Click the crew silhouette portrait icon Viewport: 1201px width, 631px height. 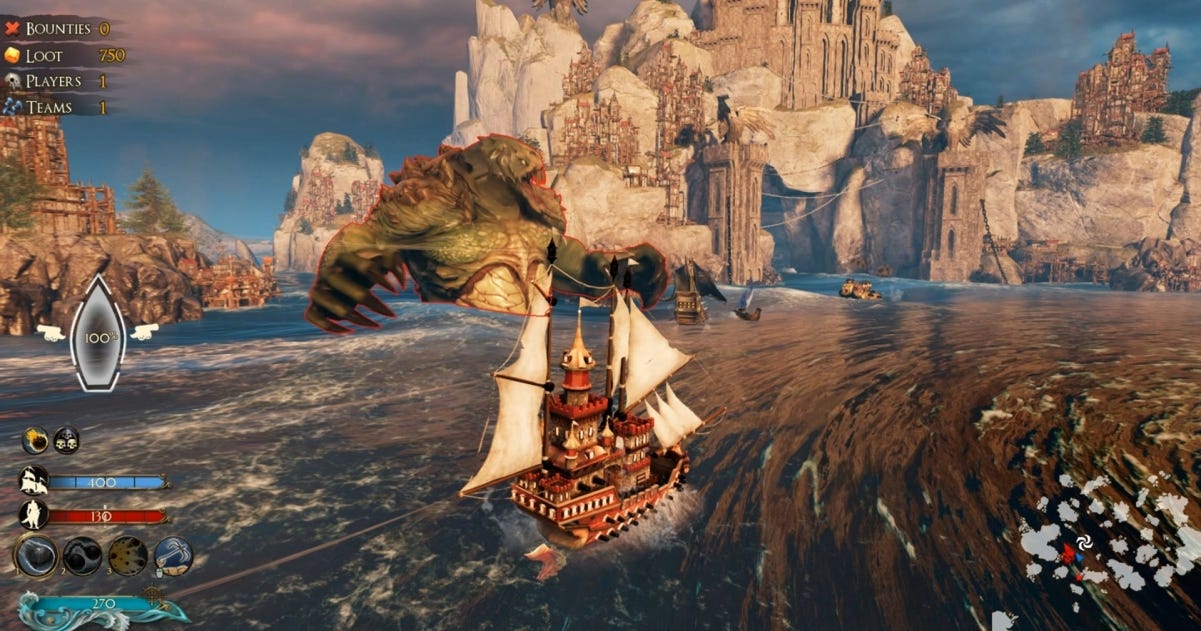point(34,515)
